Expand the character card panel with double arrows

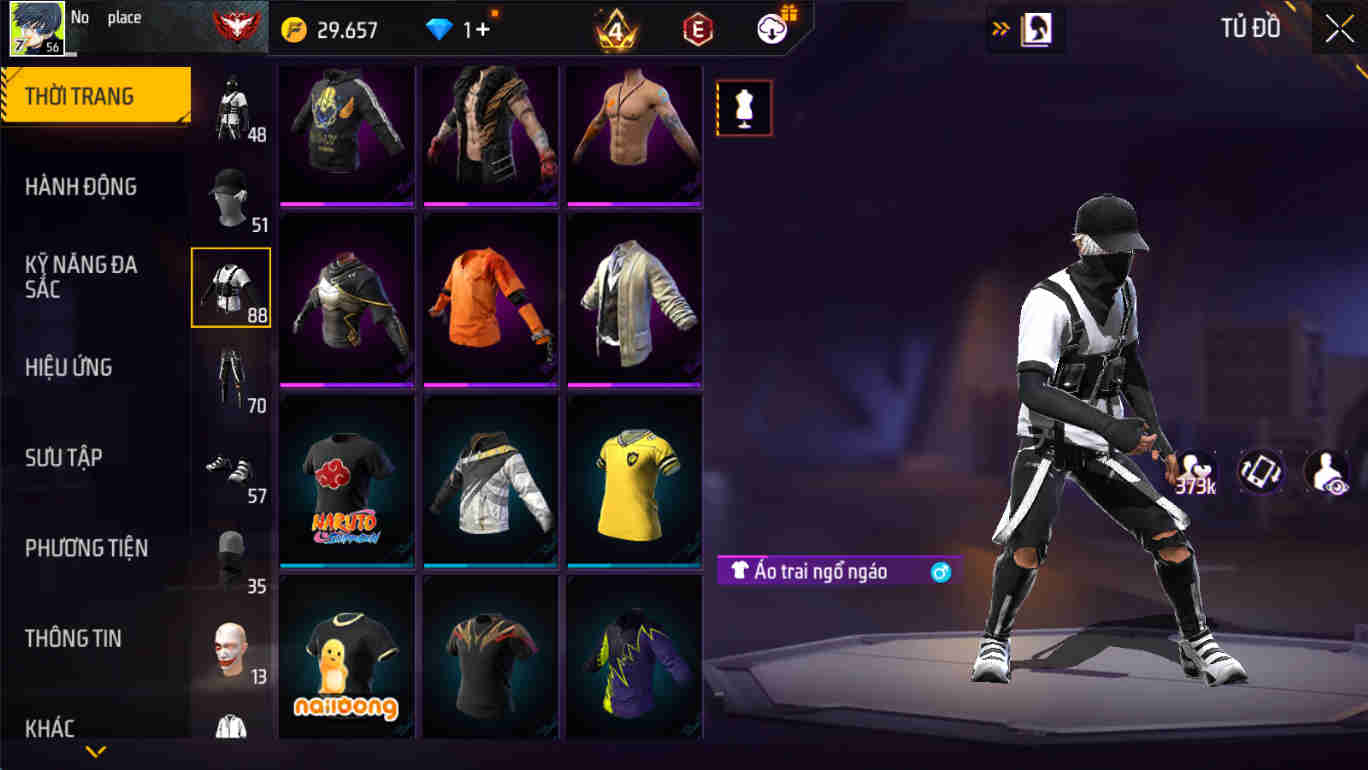click(1000, 28)
